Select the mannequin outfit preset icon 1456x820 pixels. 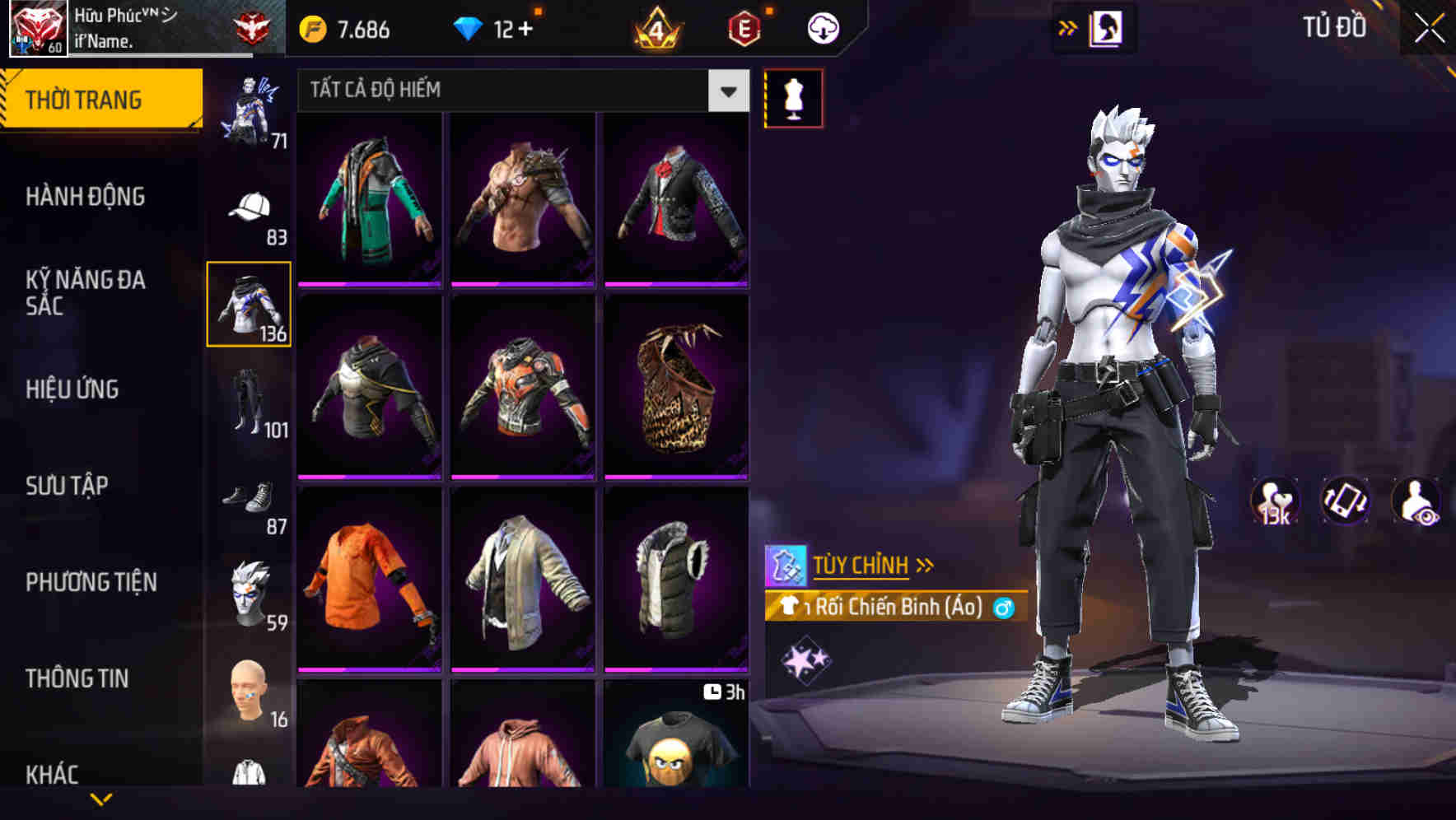point(793,97)
